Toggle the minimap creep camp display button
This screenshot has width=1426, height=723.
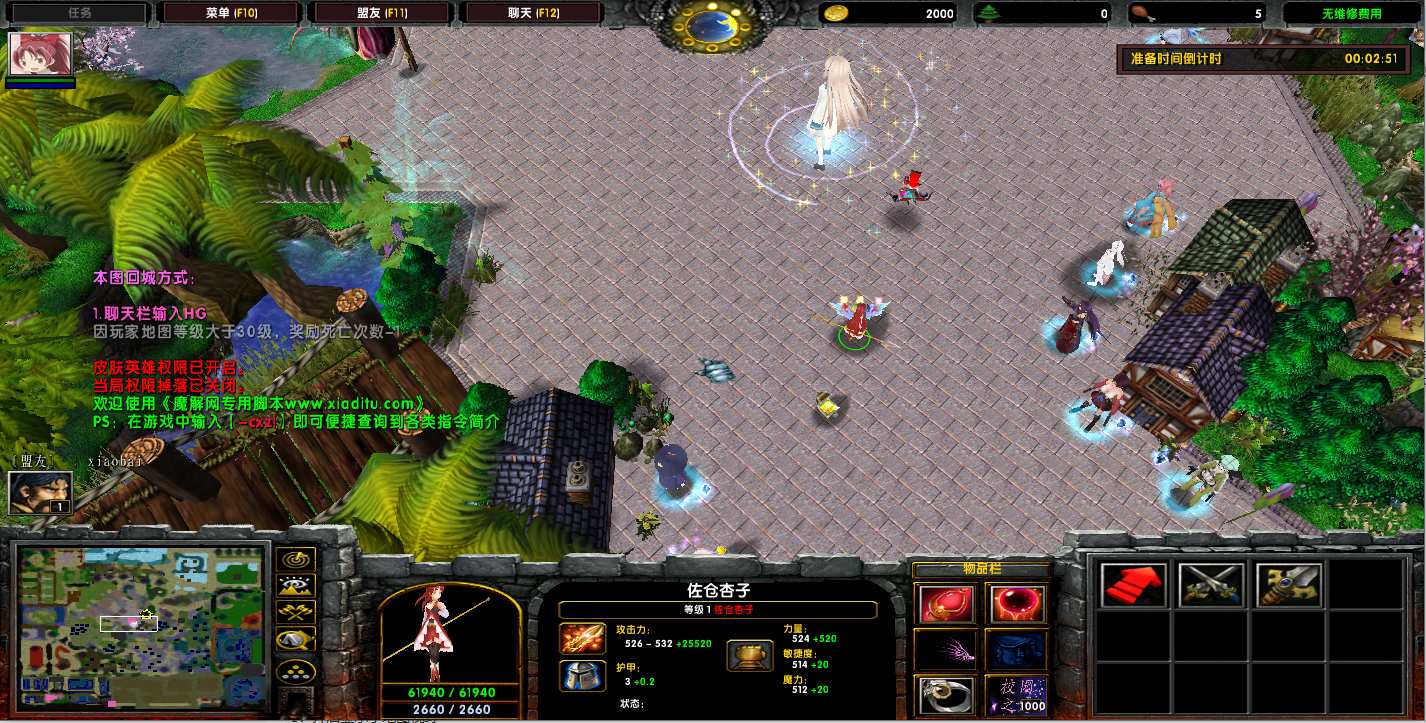point(296,638)
